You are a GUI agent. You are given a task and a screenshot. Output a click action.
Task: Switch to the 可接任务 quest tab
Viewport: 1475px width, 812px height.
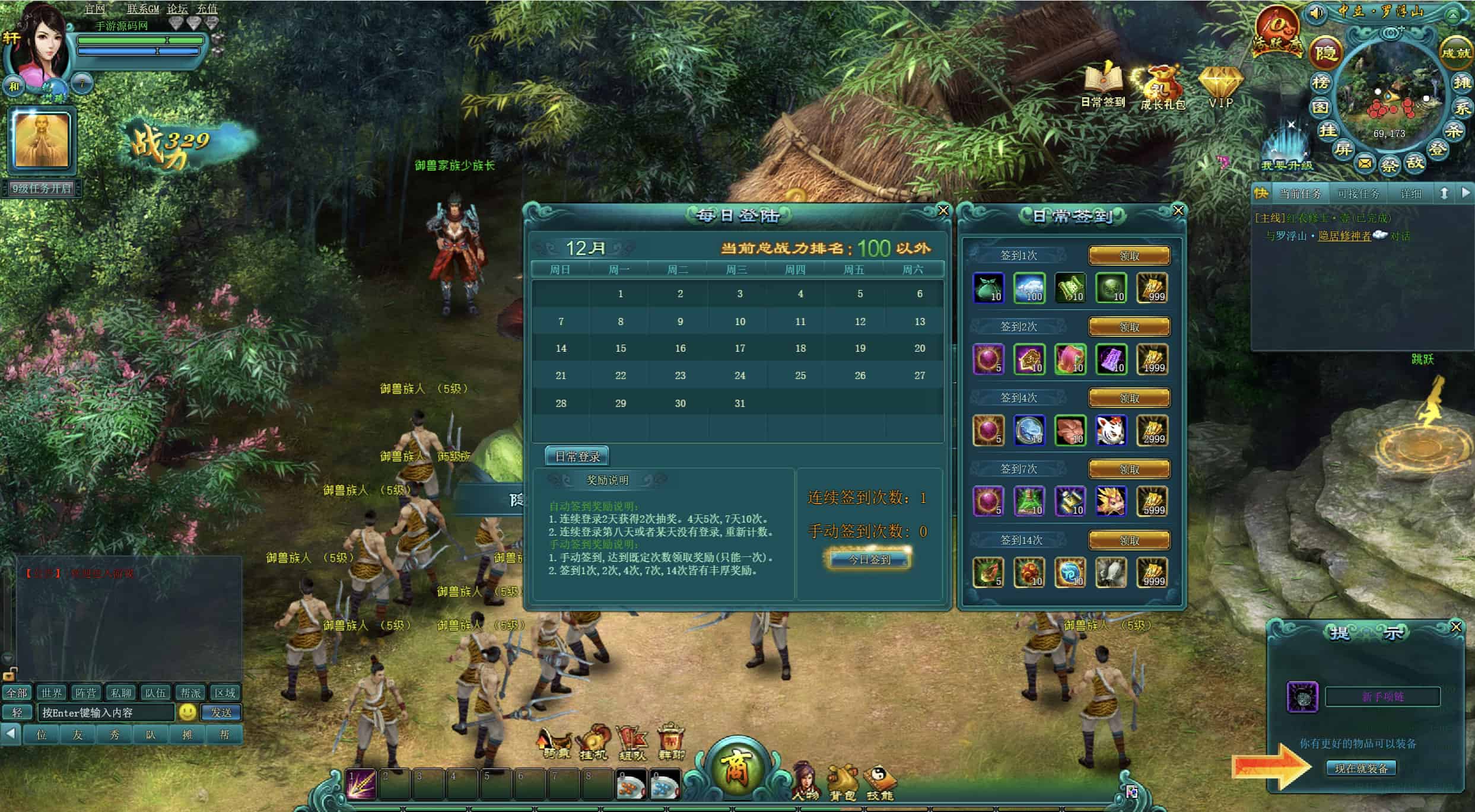(x=1358, y=194)
